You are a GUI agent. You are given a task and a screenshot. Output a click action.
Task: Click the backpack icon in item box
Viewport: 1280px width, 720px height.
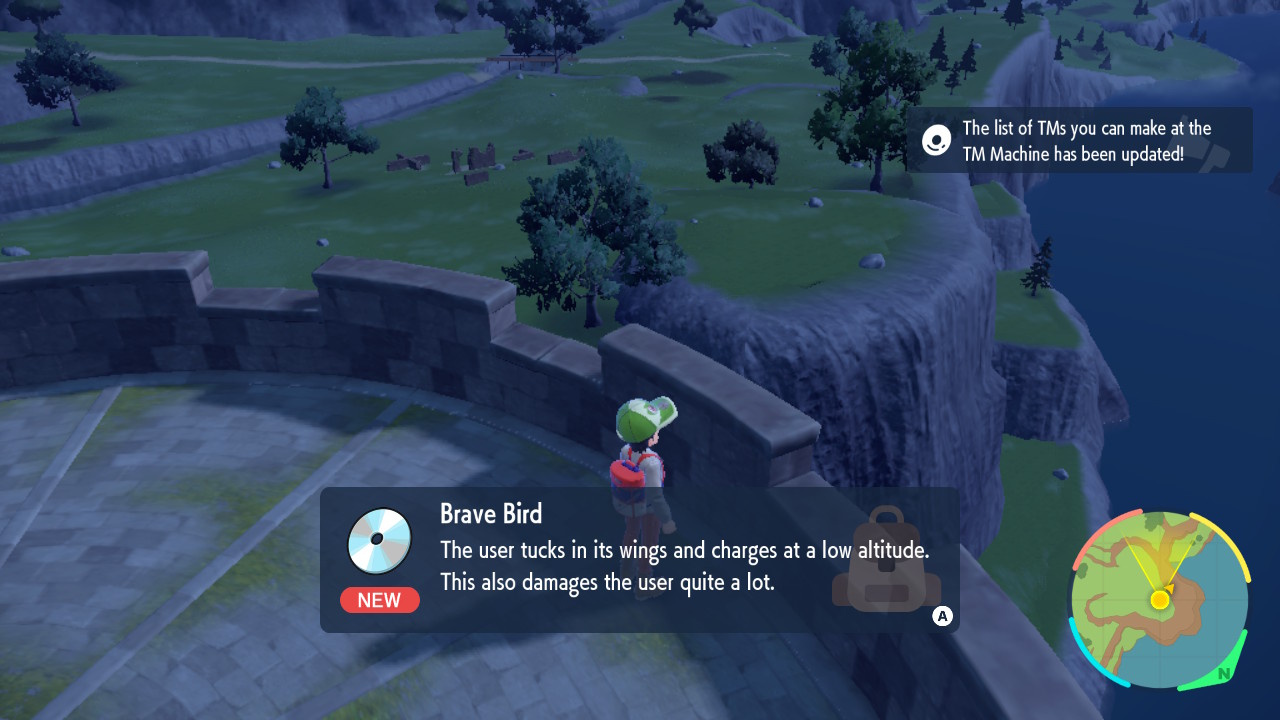885,560
